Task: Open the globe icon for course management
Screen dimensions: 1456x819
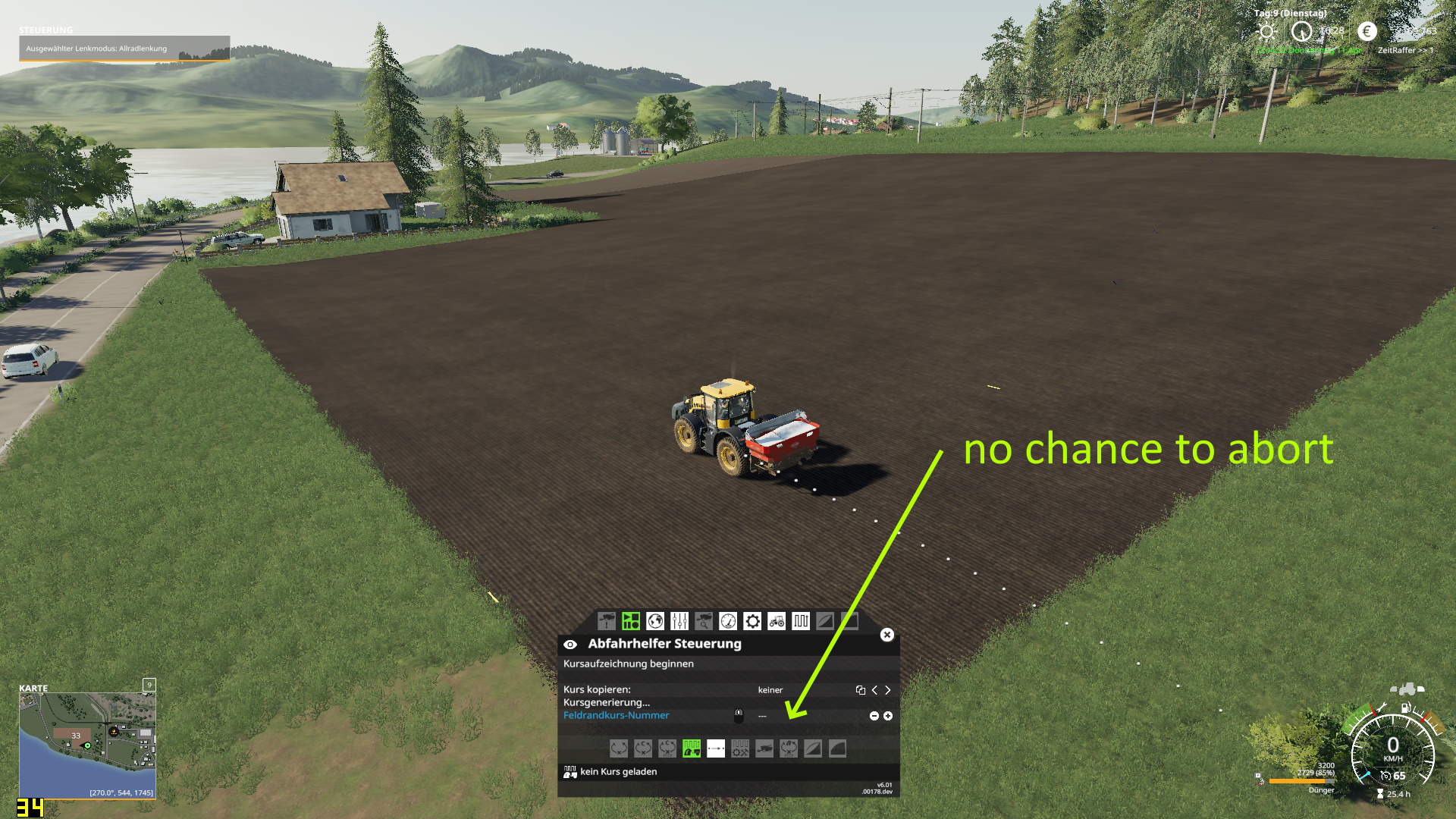Action: (655, 621)
